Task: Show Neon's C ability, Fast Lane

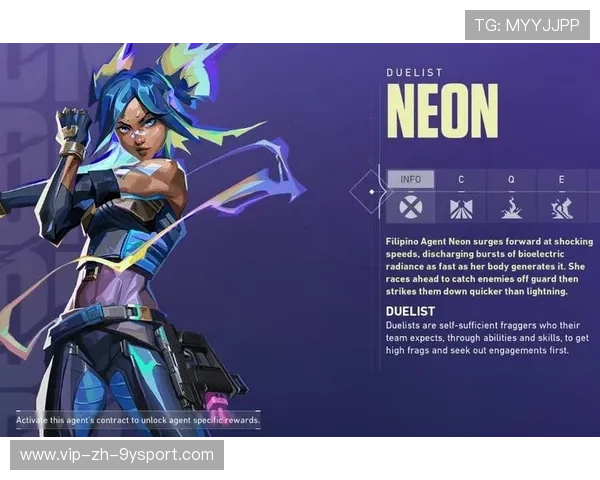Action: coord(461,197)
